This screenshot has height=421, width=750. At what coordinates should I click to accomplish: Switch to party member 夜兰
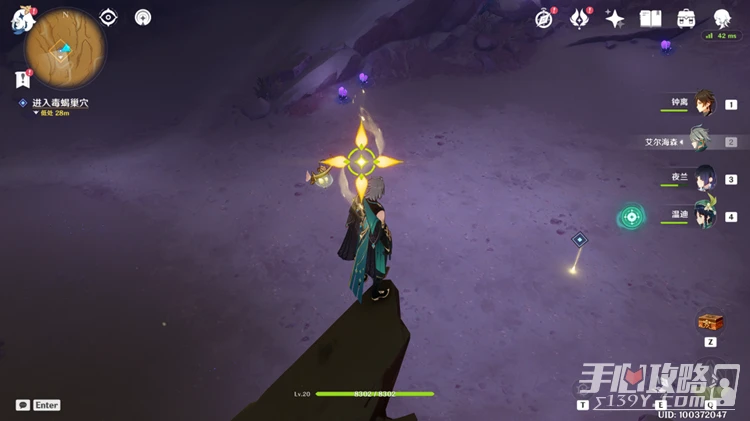coord(705,178)
